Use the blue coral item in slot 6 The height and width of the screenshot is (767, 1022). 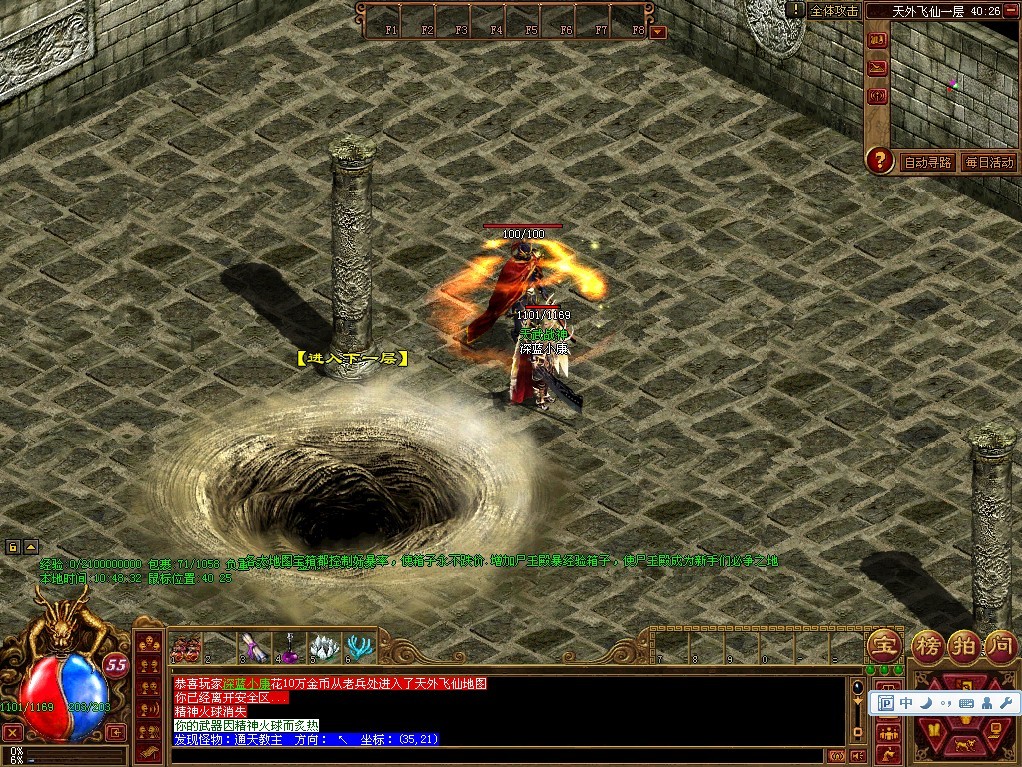point(360,648)
